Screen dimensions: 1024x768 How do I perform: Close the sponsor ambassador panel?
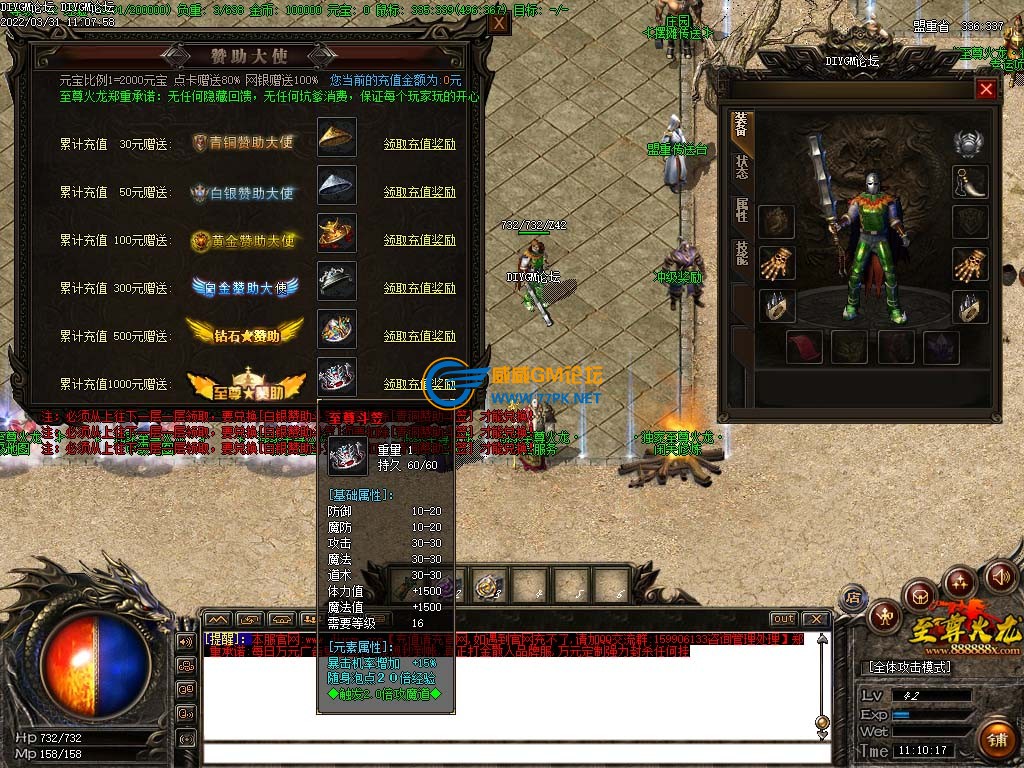tap(498, 25)
